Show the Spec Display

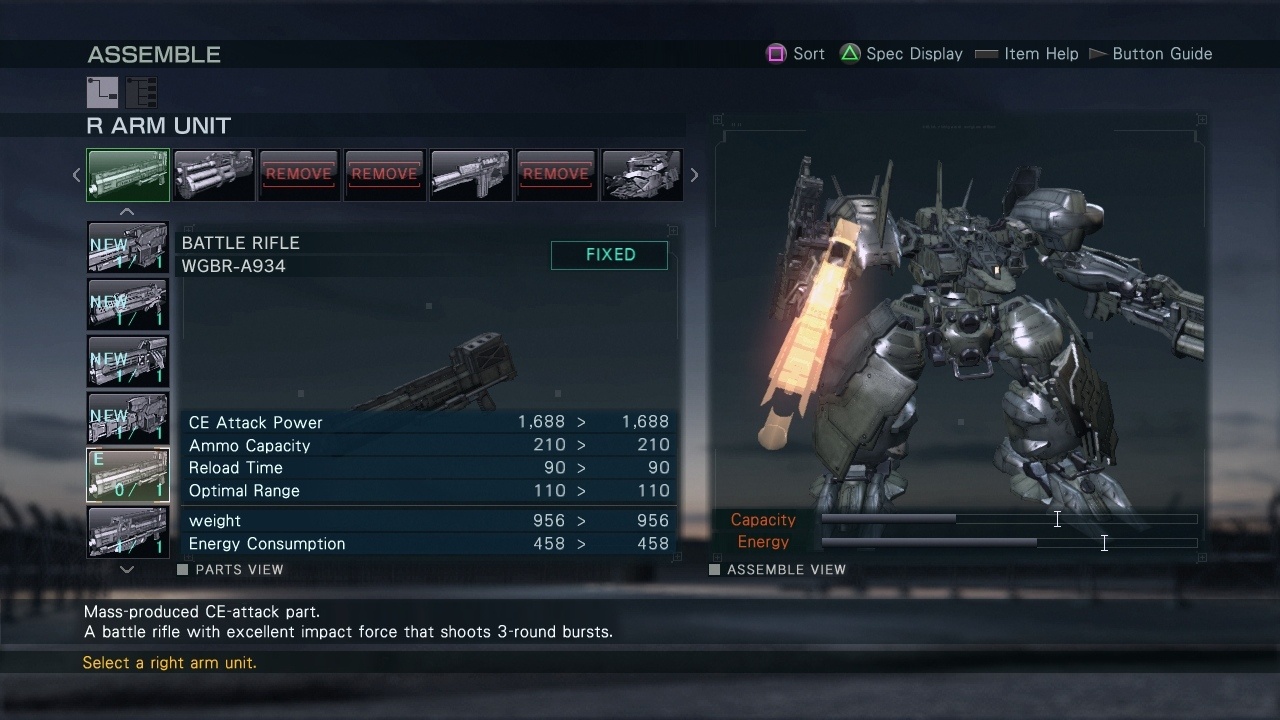901,54
